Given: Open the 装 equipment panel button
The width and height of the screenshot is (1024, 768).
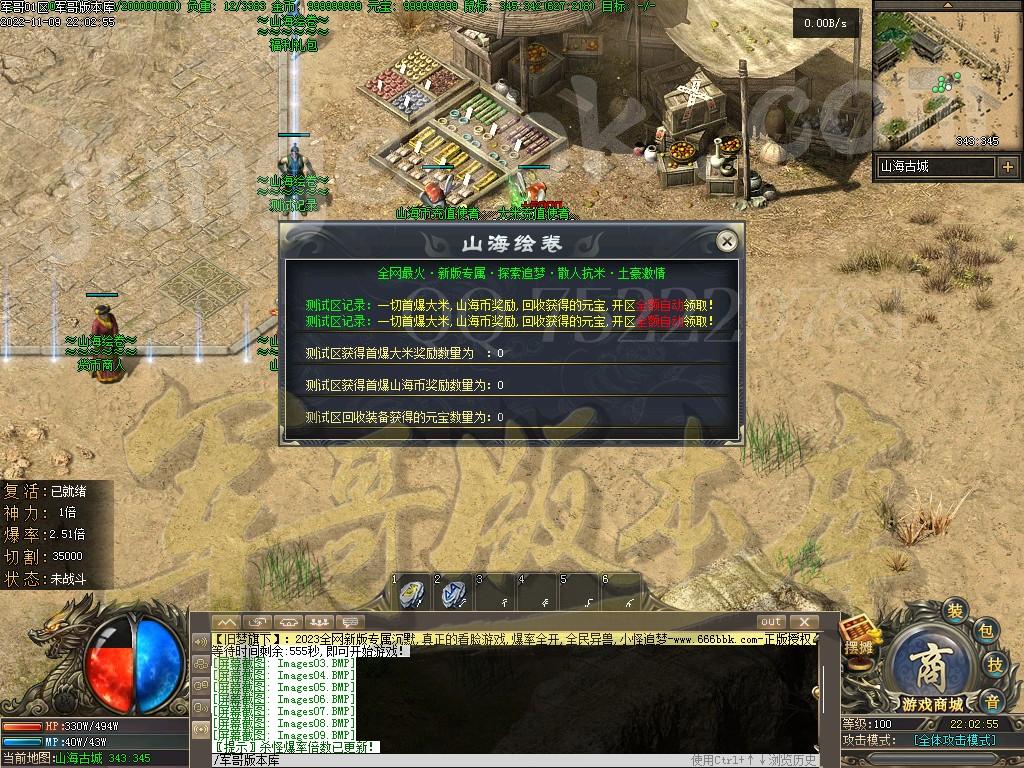Looking at the screenshot, I should (955, 611).
